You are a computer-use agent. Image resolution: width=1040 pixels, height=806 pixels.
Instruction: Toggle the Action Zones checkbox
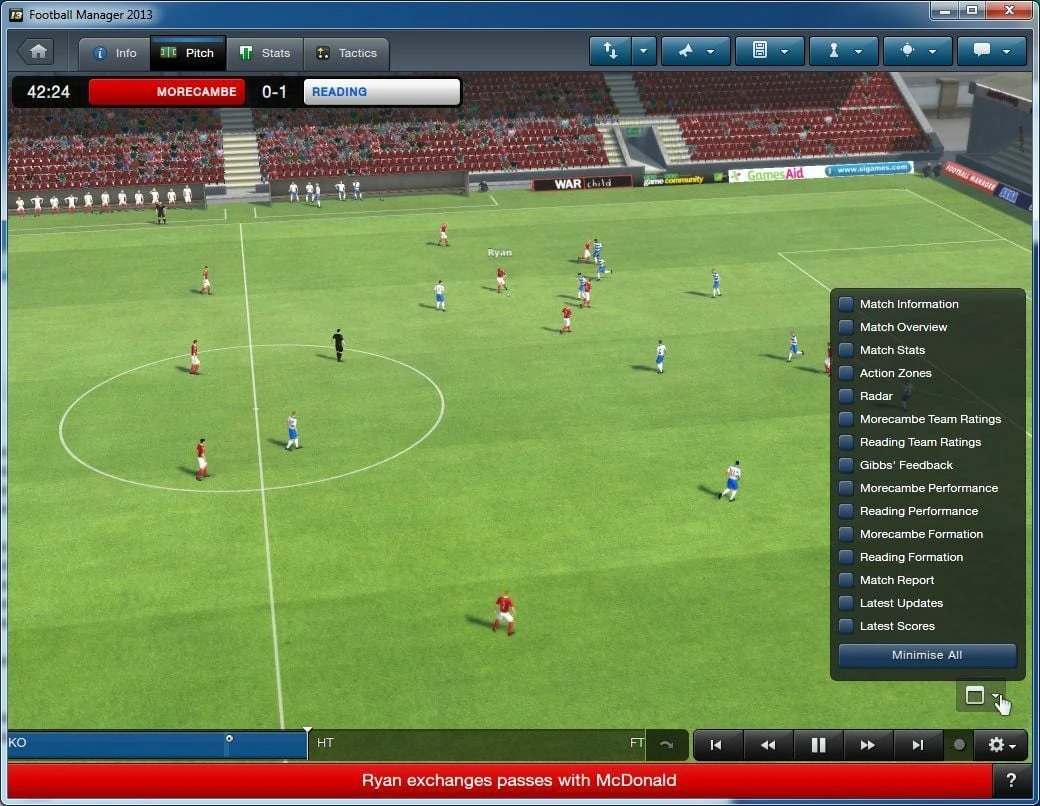point(846,373)
